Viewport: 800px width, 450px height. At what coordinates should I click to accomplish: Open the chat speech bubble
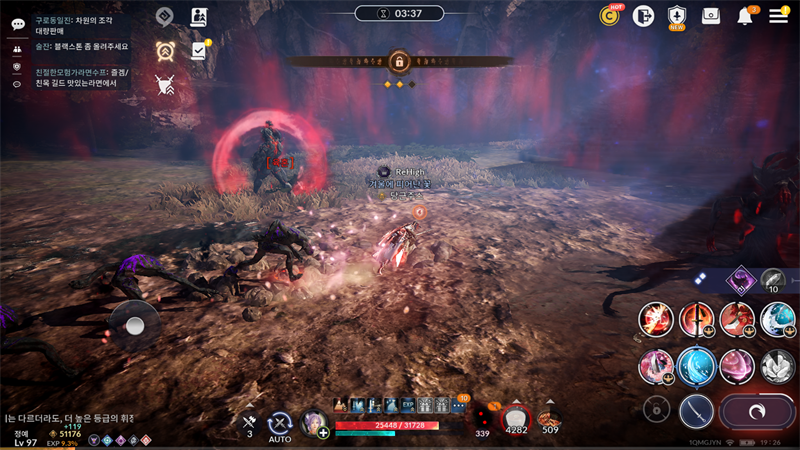click(17, 24)
